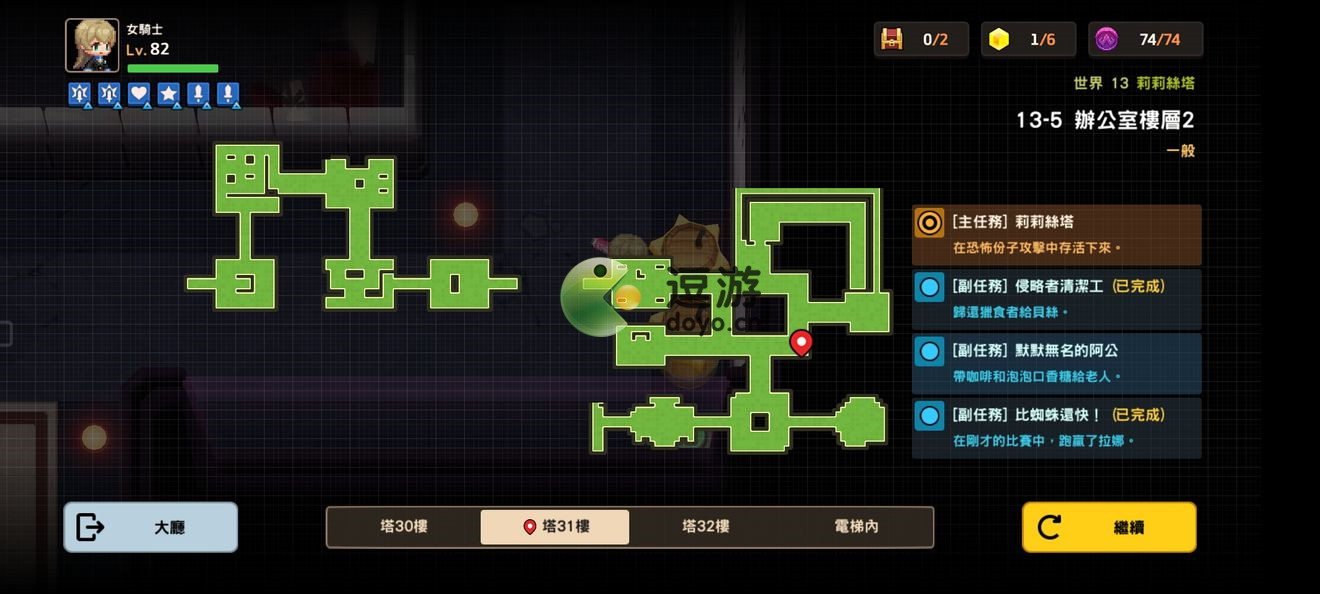The height and width of the screenshot is (594, 1320).
Task: Click the treasure chest counter icon
Action: pyautogui.click(x=891, y=39)
